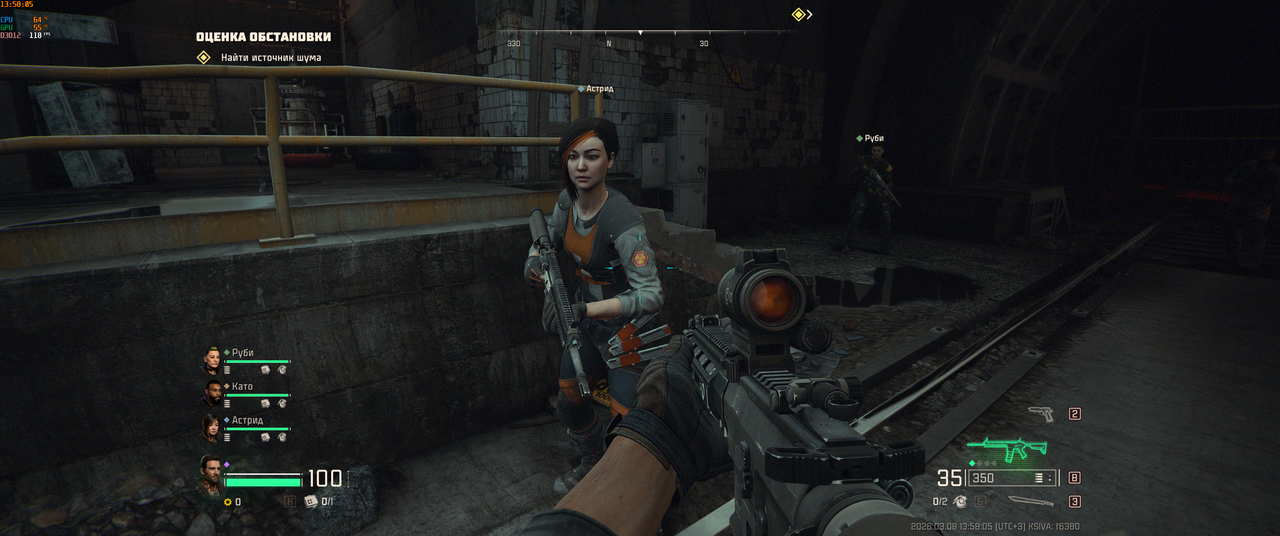Screen dimensions: 1280x536
Task: Click the objective Найти источник шума
Action: point(271,58)
